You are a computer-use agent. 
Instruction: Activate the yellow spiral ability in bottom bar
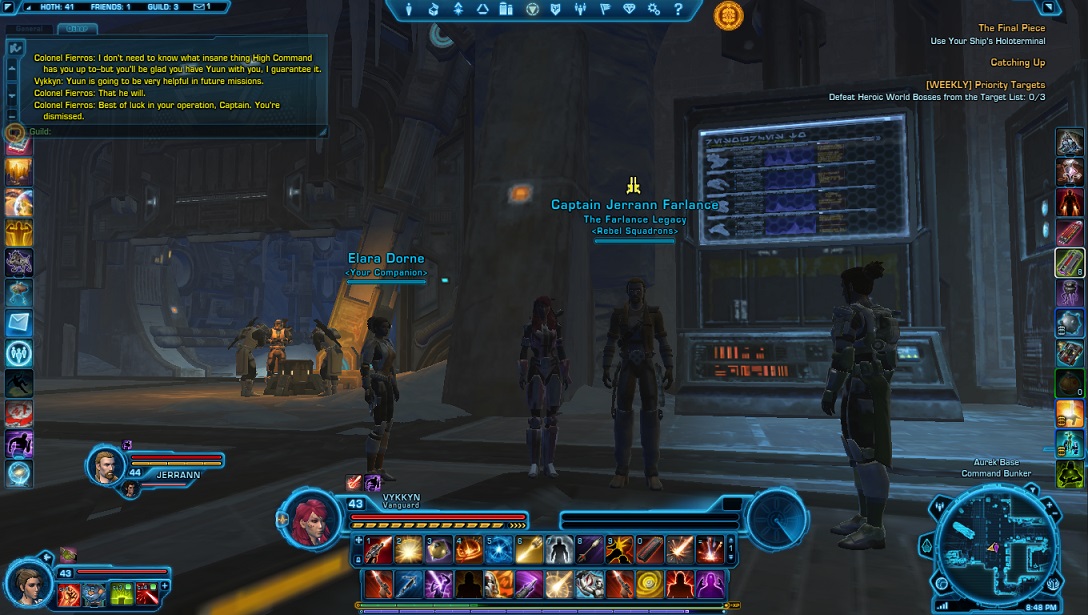(651, 582)
